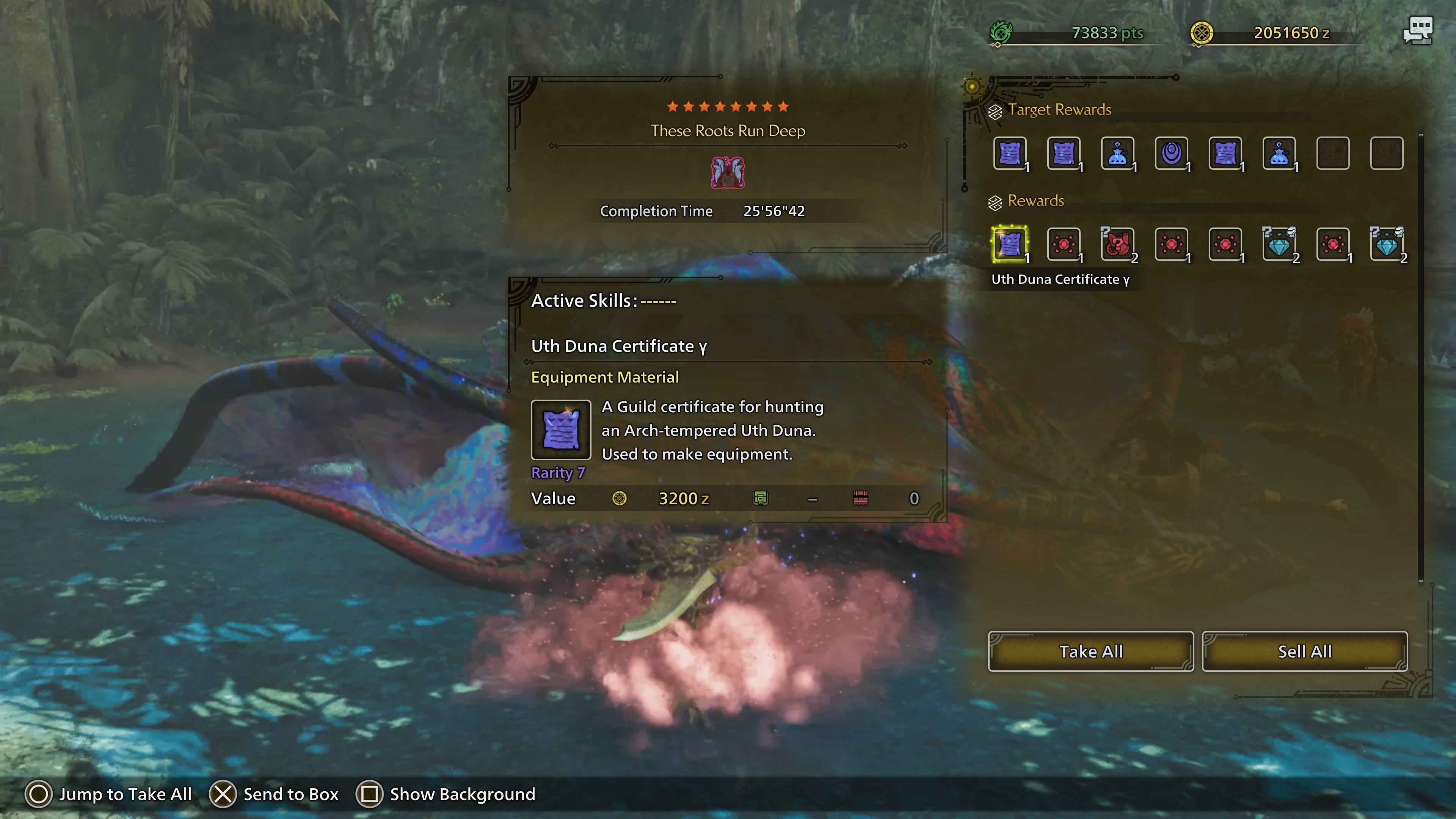The height and width of the screenshot is (819, 1456).
Task: Take all quest rewards
Action: pos(1090,651)
